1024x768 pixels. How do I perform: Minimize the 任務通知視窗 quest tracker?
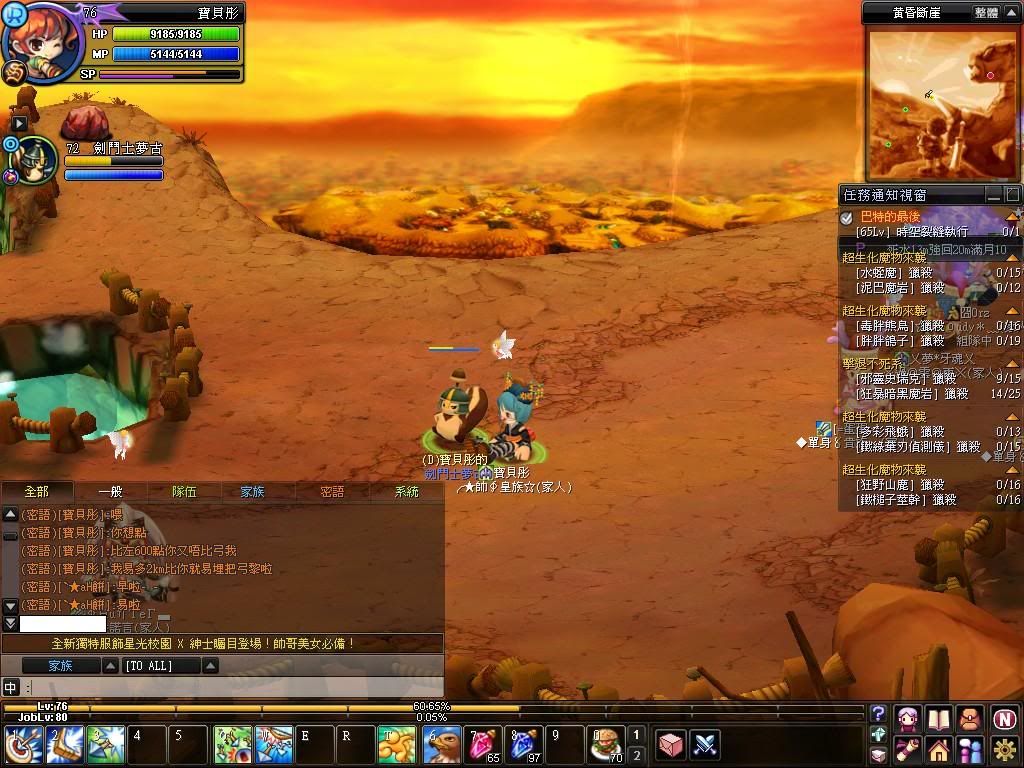(x=993, y=194)
